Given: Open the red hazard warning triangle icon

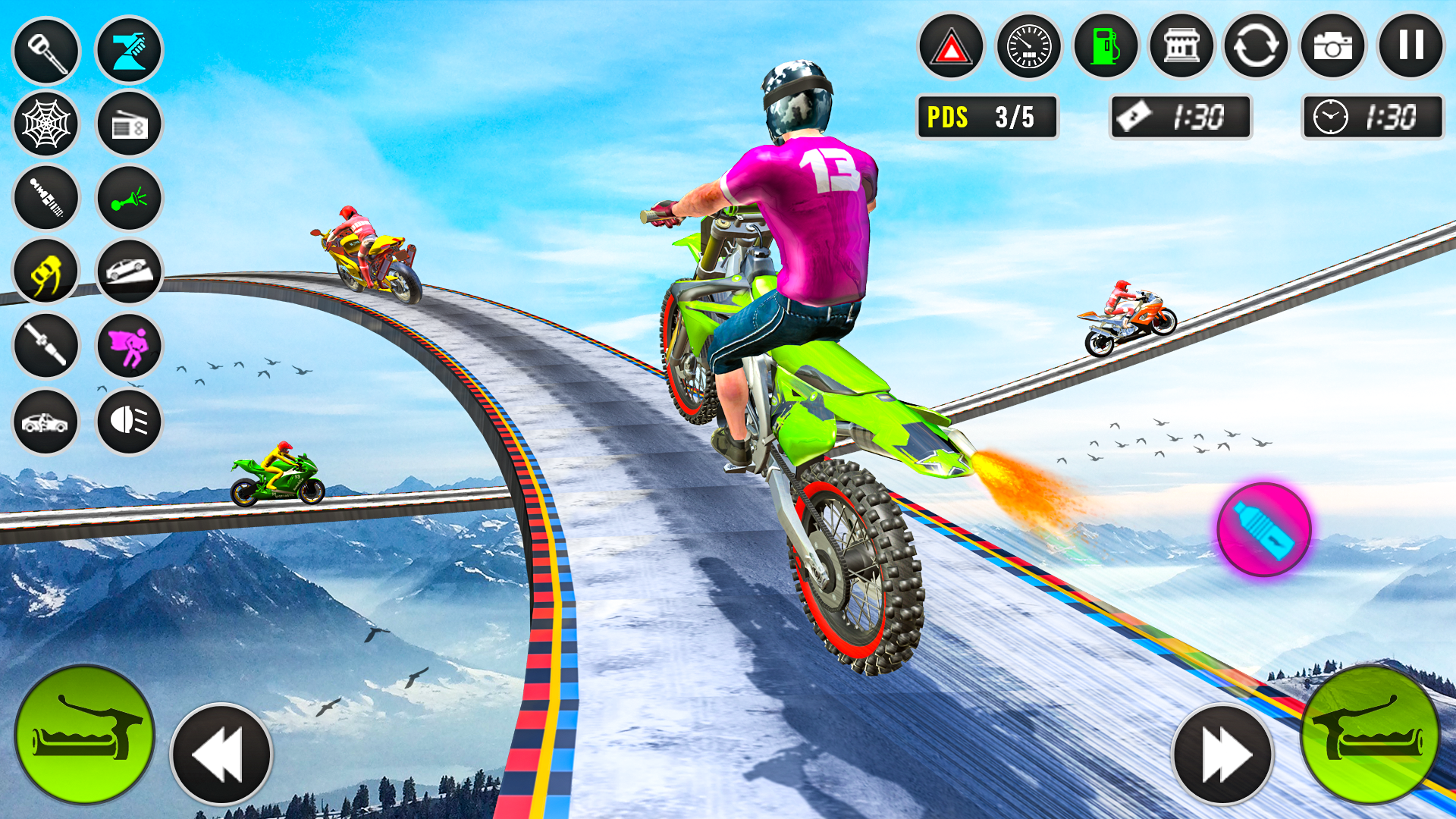Looking at the screenshot, I should (950, 47).
